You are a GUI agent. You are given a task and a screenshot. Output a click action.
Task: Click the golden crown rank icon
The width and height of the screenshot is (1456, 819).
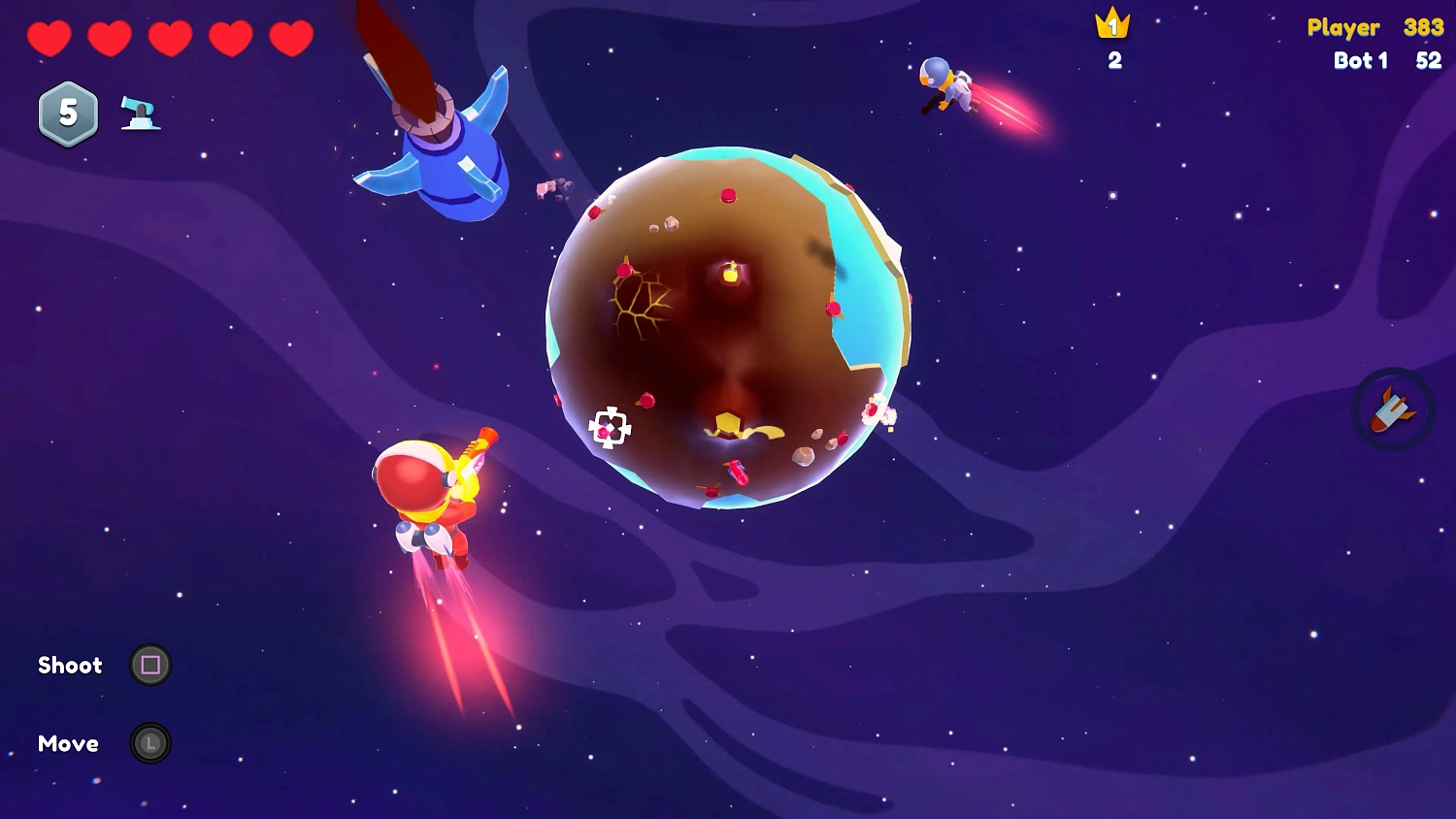point(1112,24)
